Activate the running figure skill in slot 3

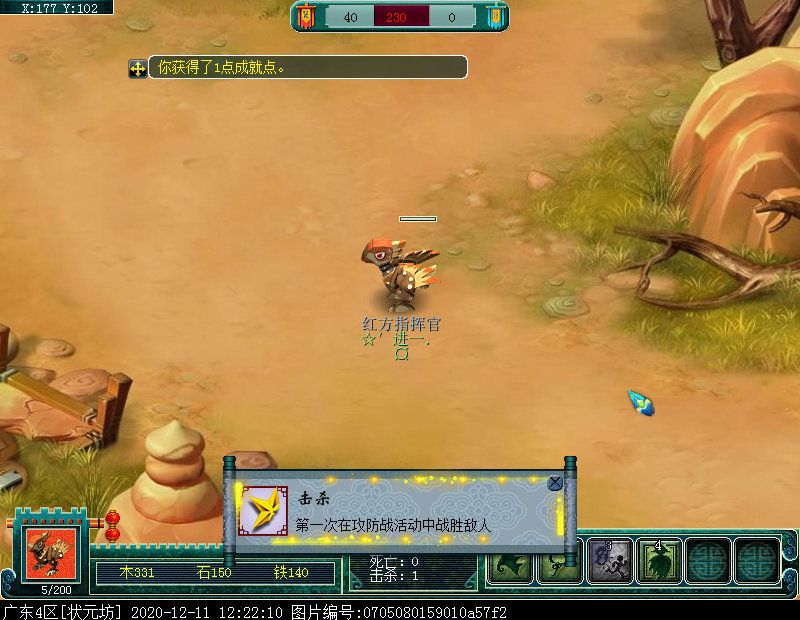click(609, 562)
